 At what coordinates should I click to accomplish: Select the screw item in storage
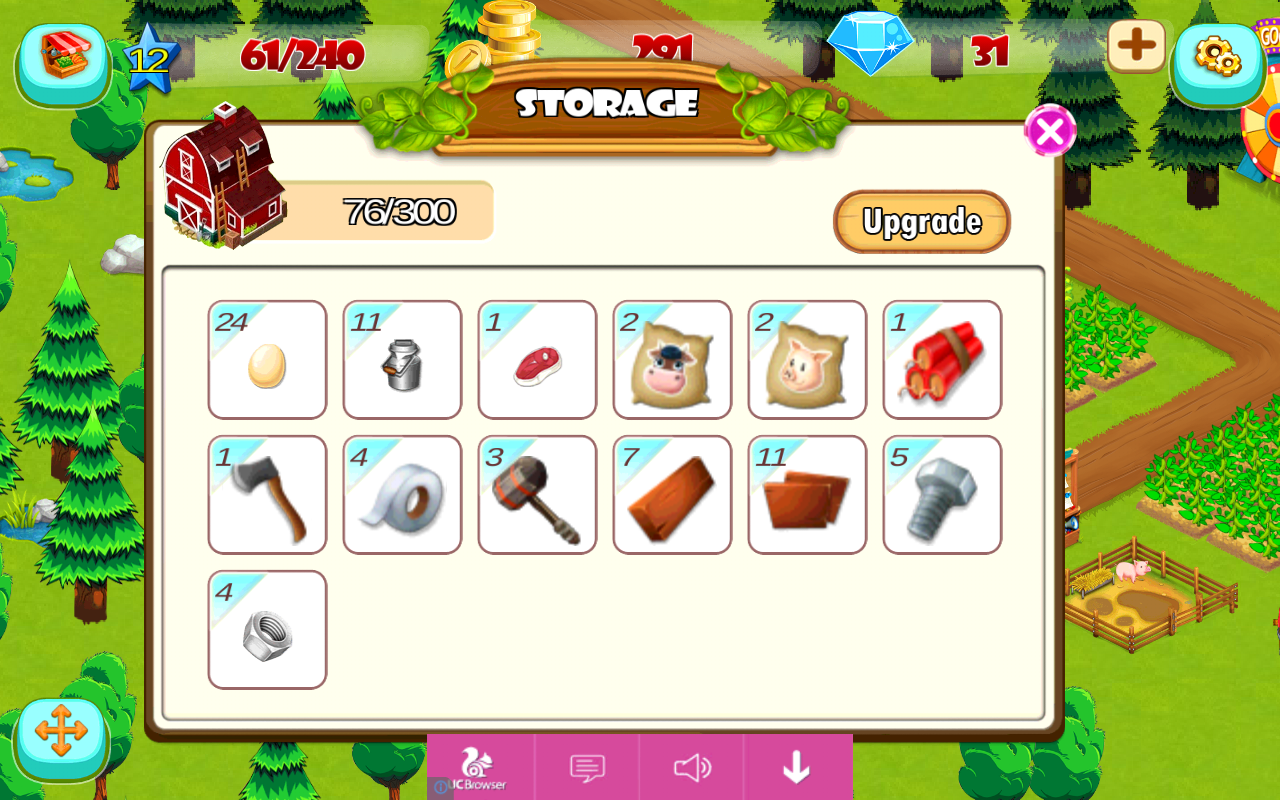[x=941, y=494]
